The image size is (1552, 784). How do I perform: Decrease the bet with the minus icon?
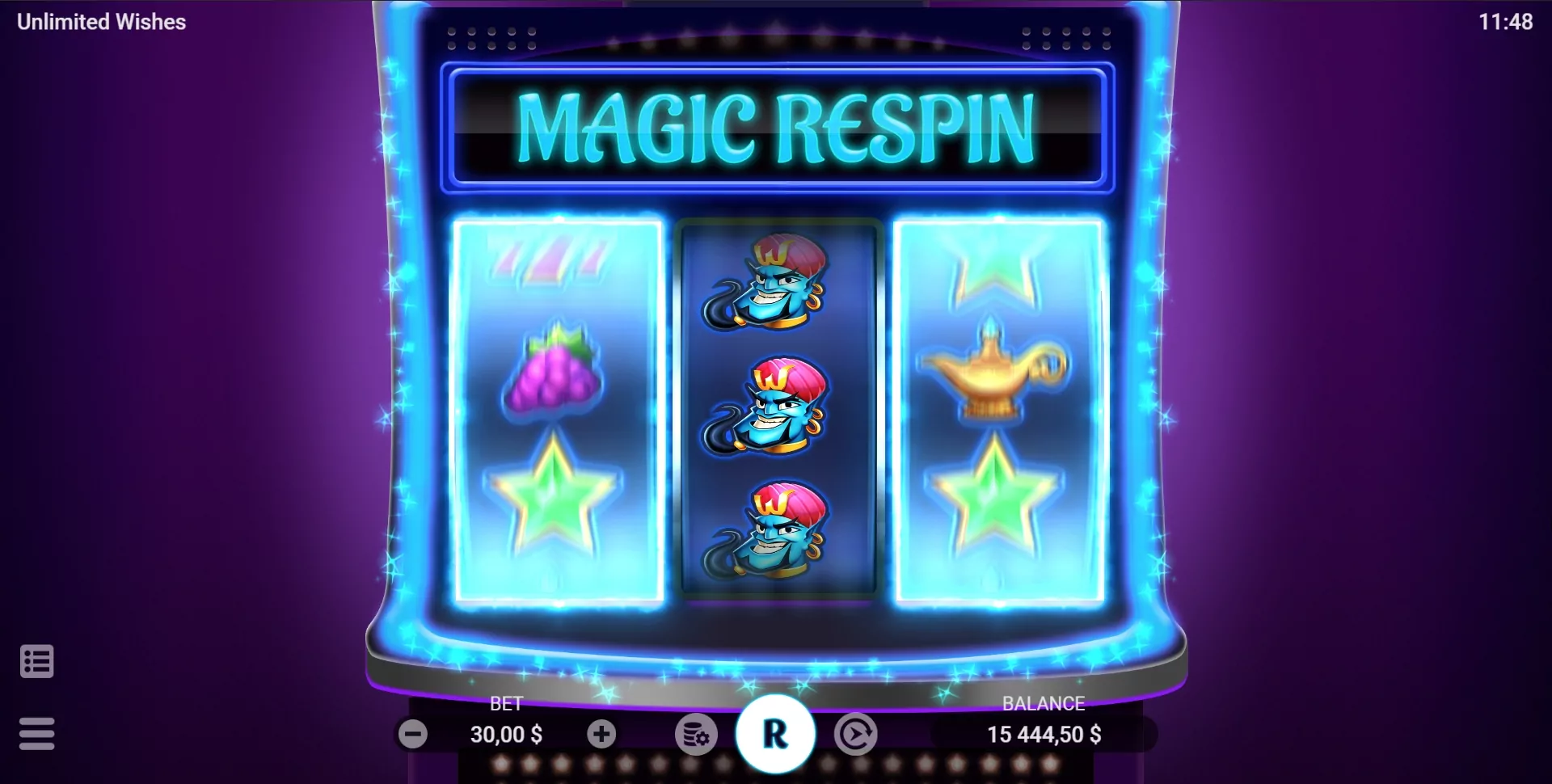point(414,734)
